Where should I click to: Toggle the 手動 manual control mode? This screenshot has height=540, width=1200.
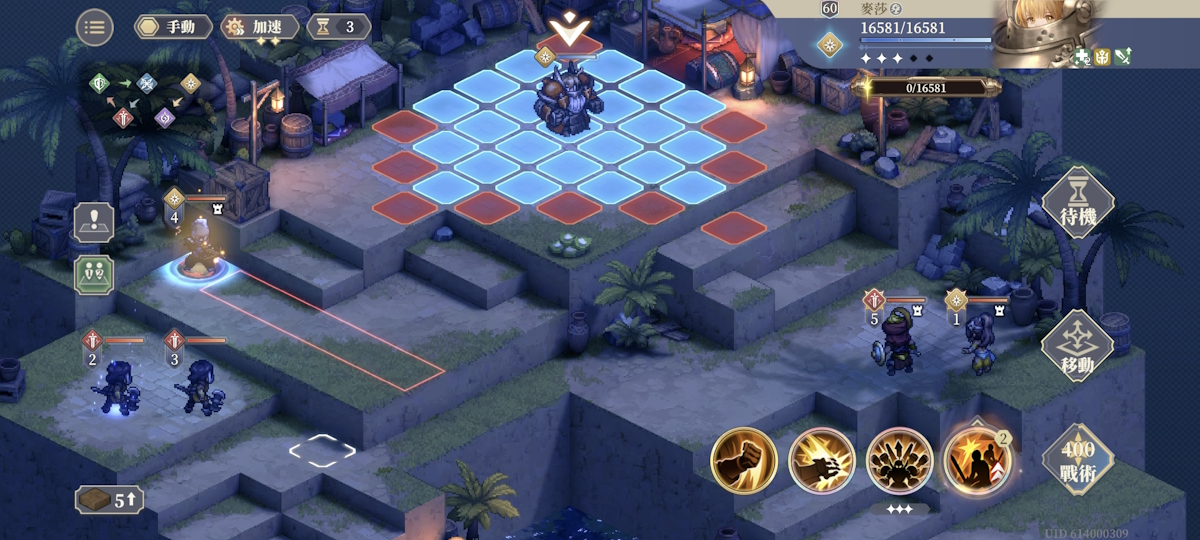click(x=174, y=27)
